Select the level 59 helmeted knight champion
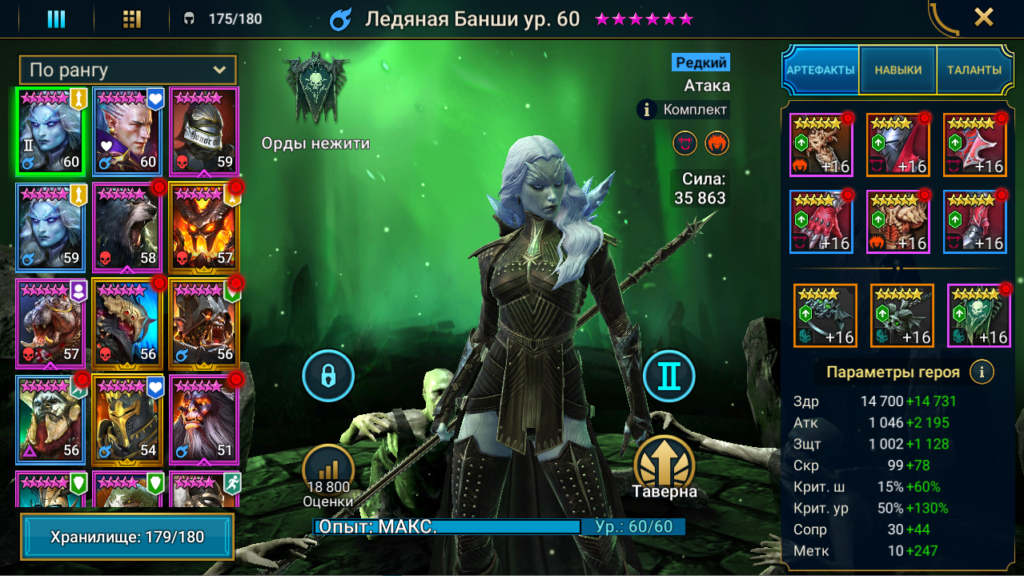This screenshot has width=1024, height=576. pos(204,131)
